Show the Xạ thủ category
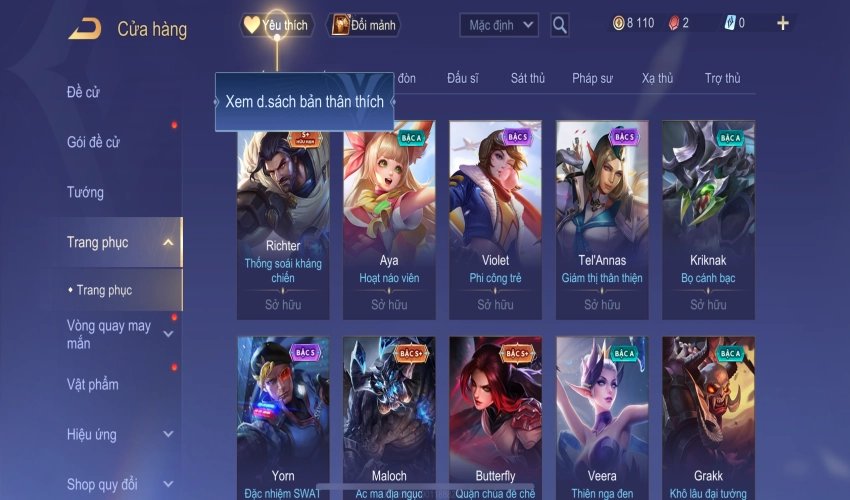The height and width of the screenshot is (500, 850). (657, 78)
